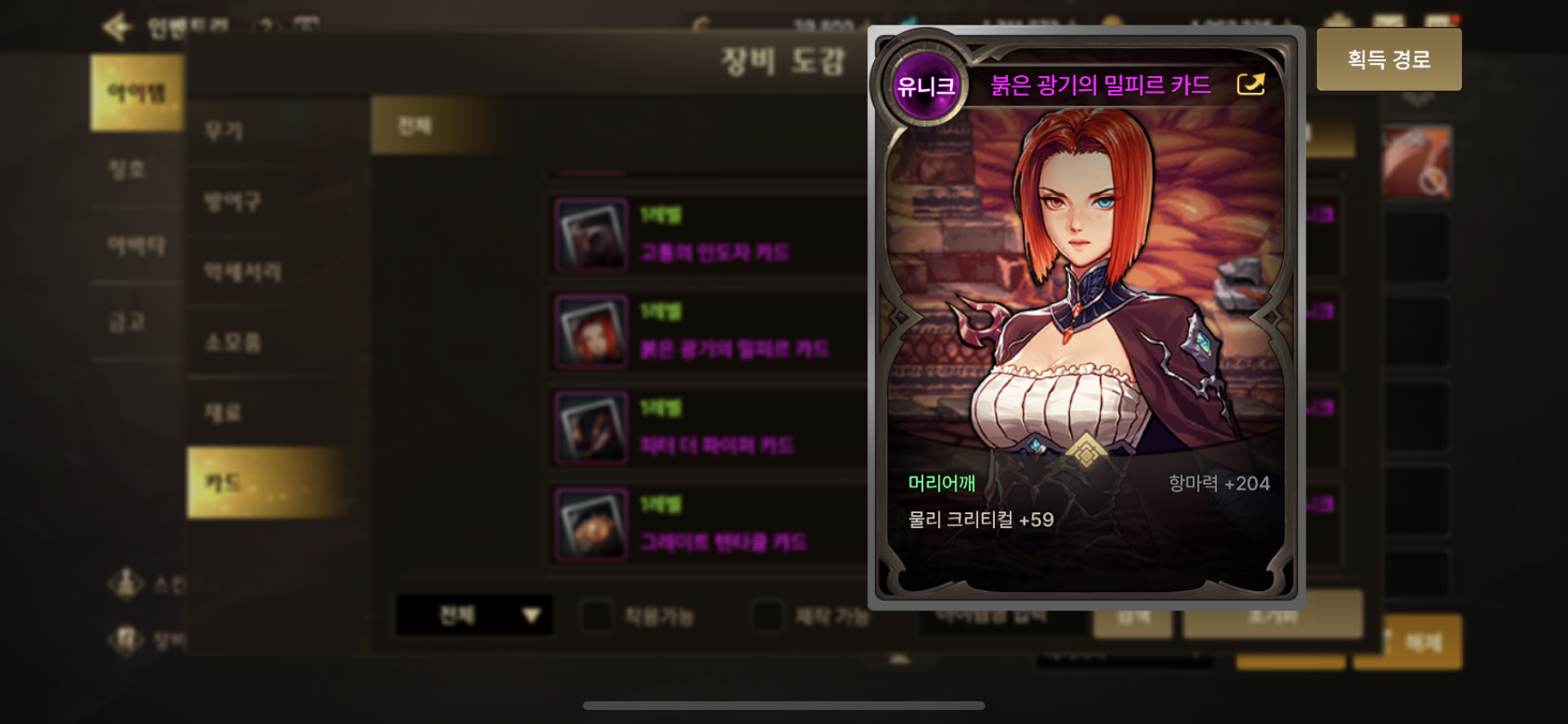Show the 재료 category

[x=223, y=412]
